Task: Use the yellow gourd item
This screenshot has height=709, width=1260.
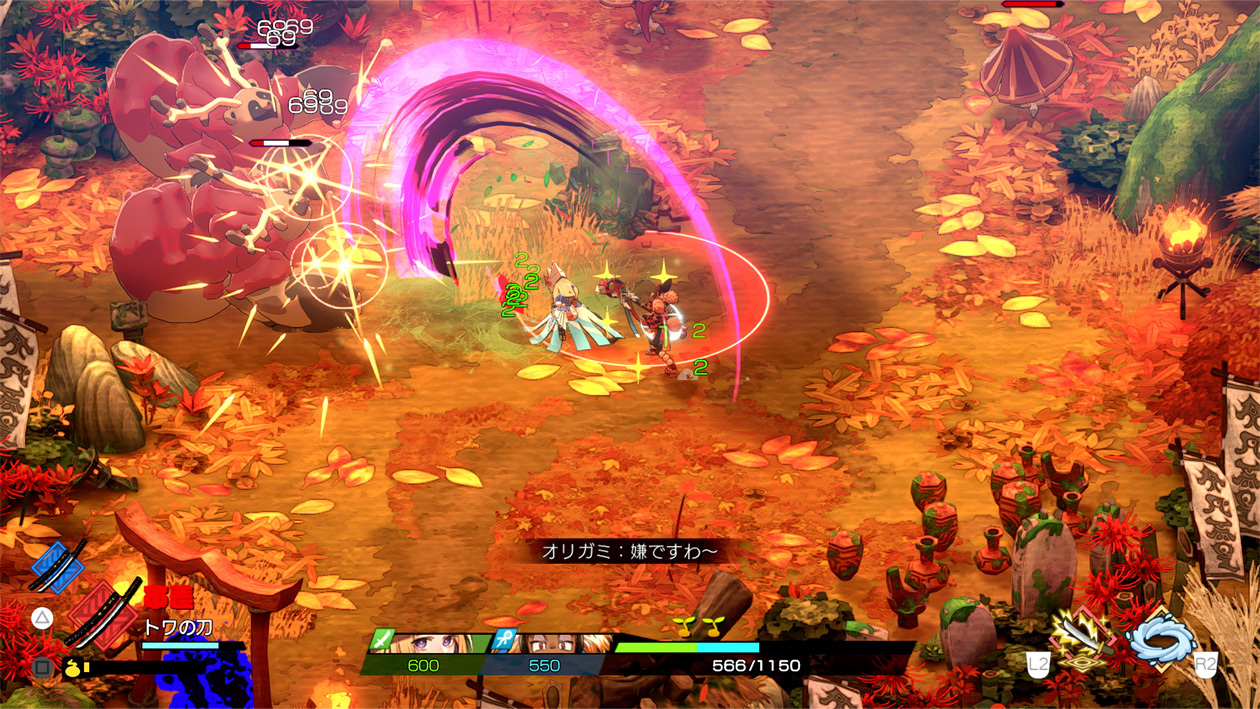Action: [74, 667]
